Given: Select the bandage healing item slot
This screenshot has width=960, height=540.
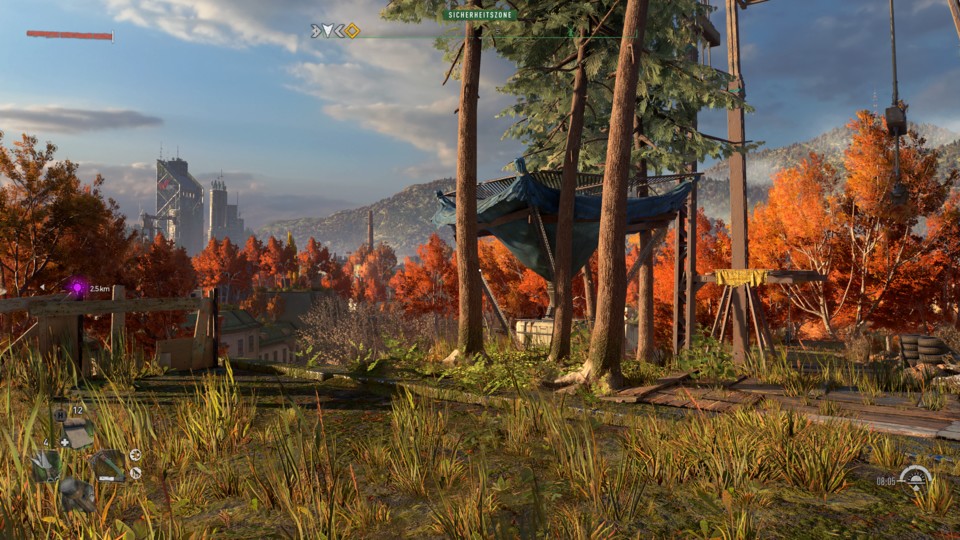Looking at the screenshot, I should click(76, 433).
